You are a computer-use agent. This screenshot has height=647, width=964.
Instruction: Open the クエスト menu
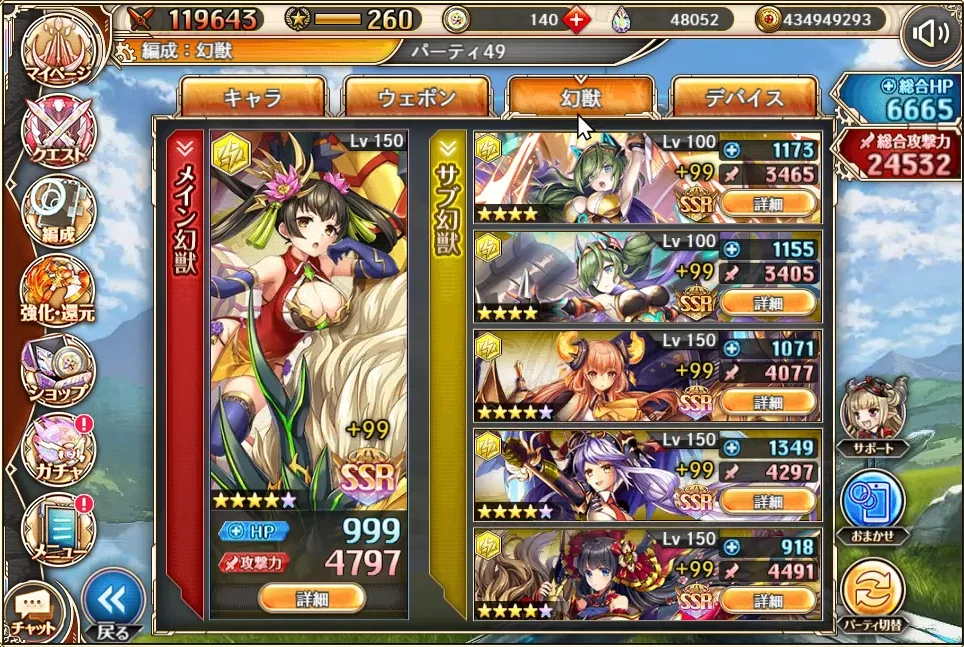coord(57,132)
